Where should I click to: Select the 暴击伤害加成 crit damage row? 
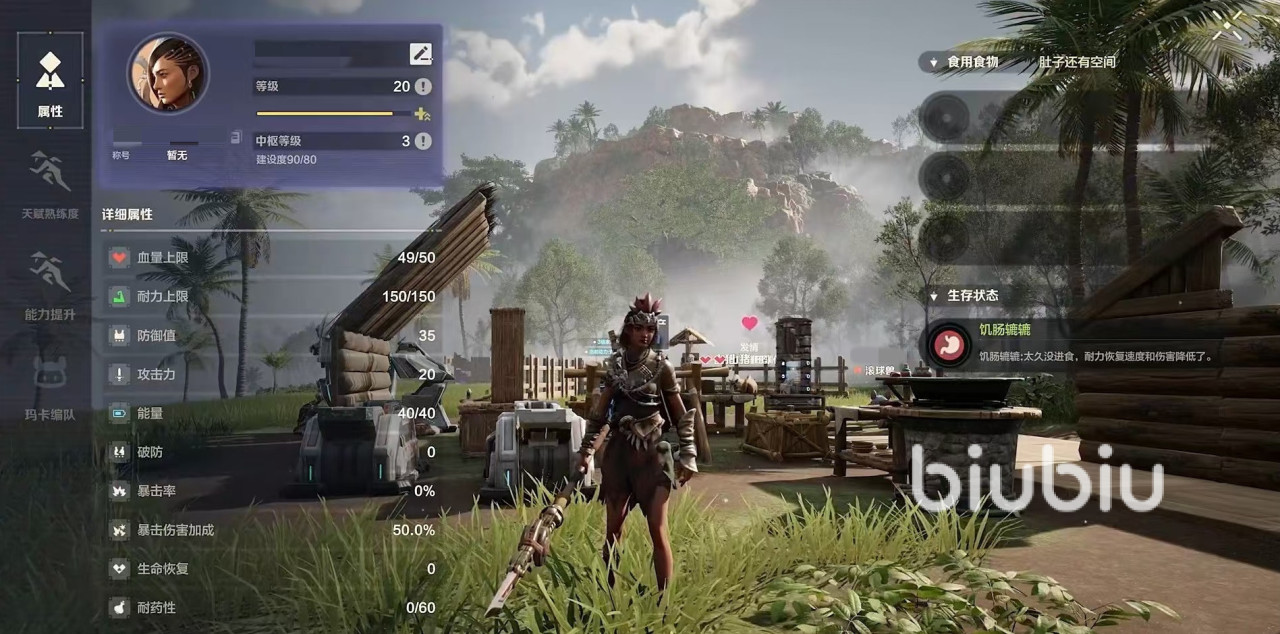(272, 530)
